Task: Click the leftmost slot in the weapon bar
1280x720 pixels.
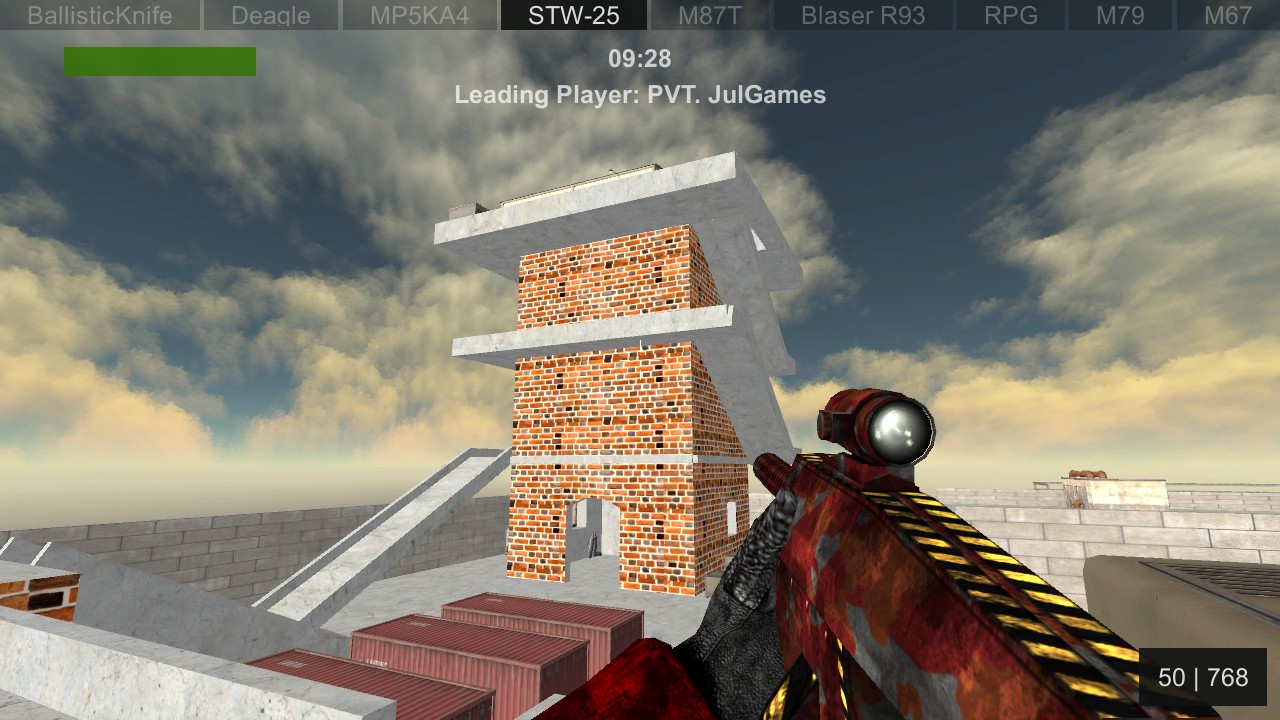Action: [100, 14]
